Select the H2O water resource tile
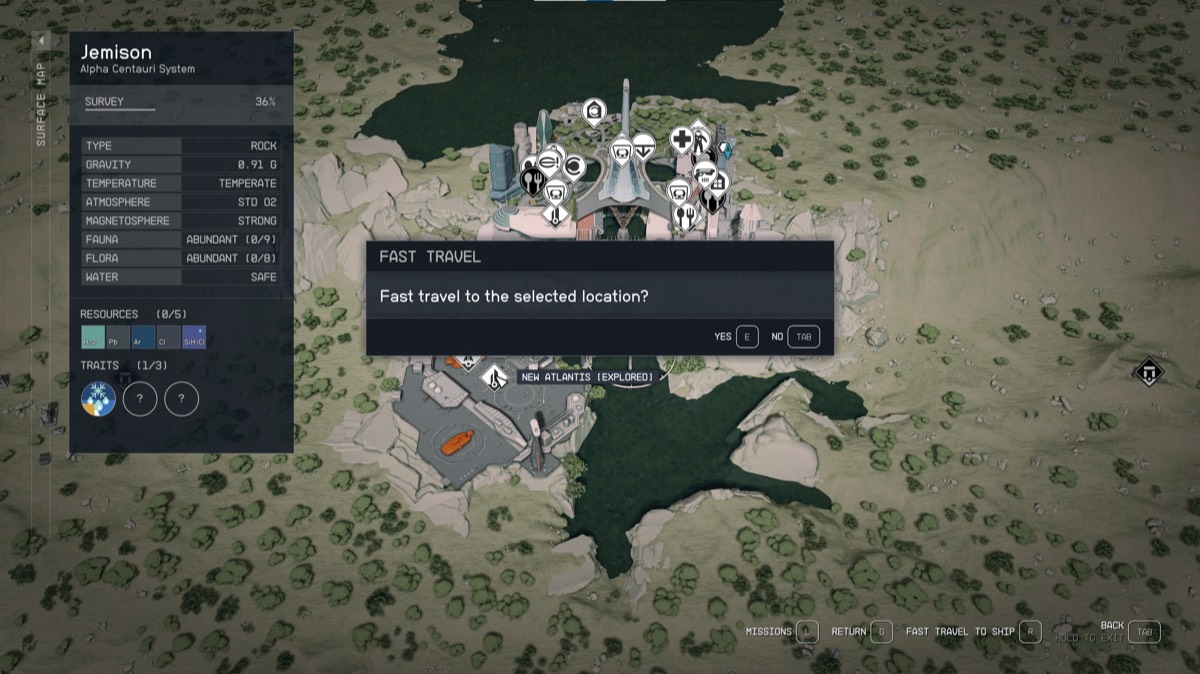Viewport: 1200px width, 674px height. tap(92, 338)
